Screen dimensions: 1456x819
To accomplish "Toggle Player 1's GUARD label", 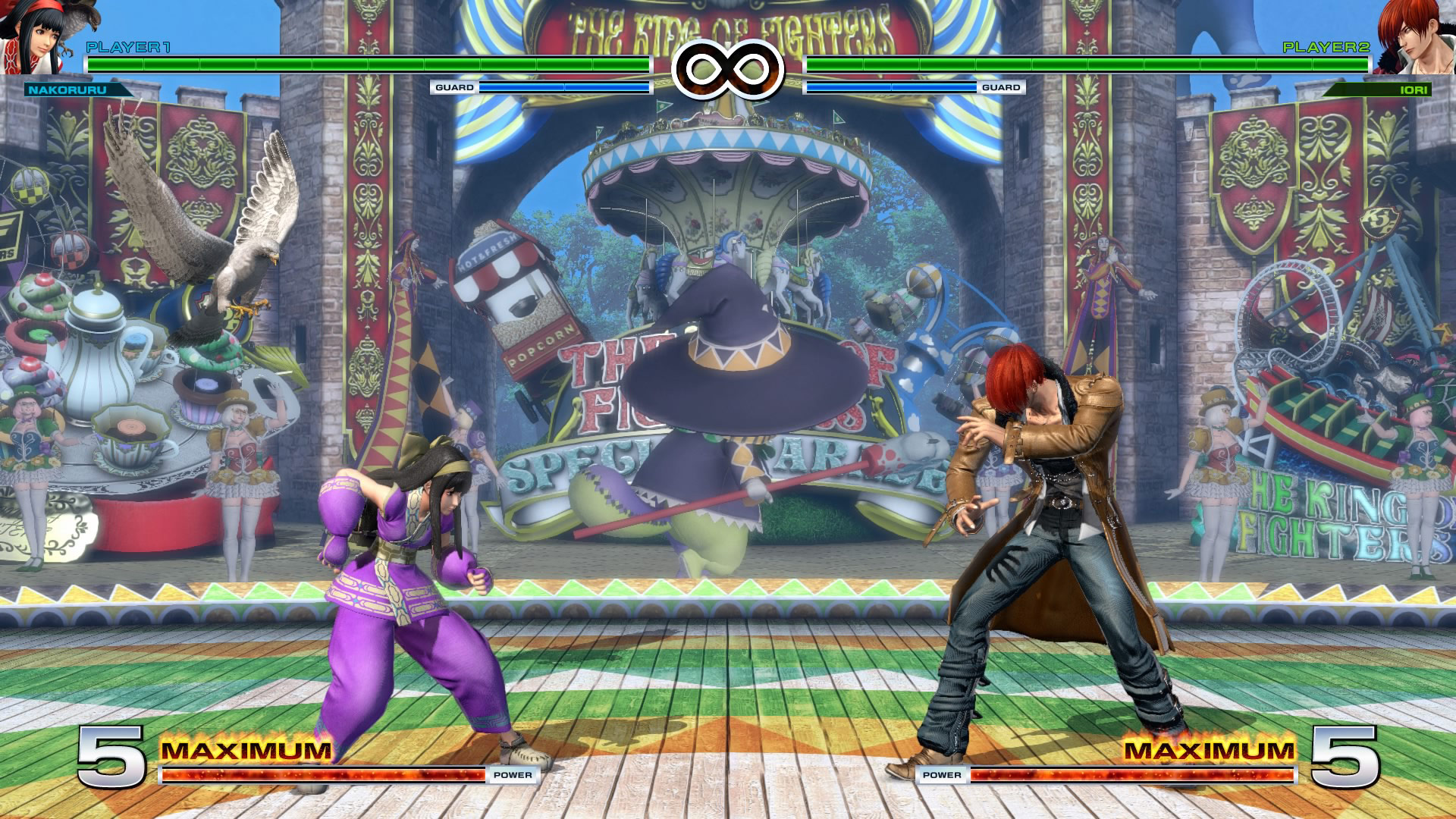I will (453, 88).
